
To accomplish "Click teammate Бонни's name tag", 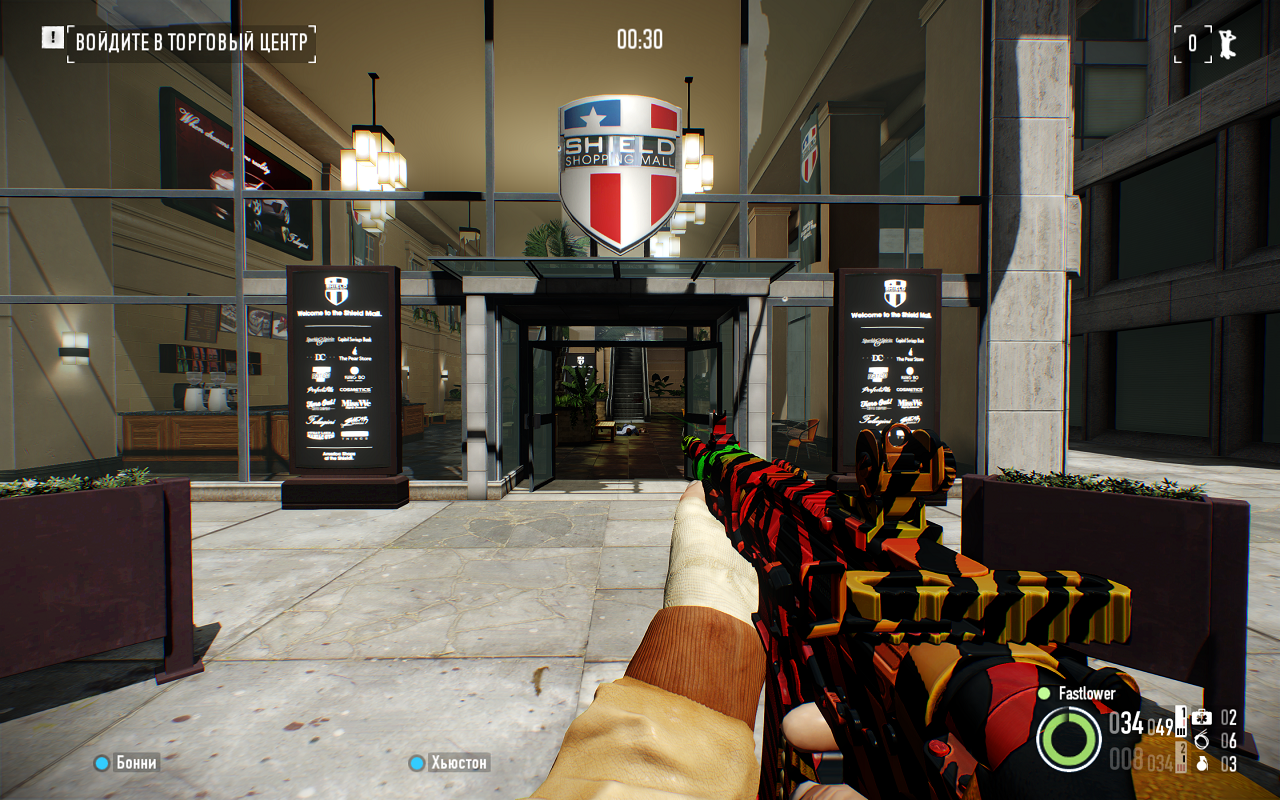I will tap(136, 763).
